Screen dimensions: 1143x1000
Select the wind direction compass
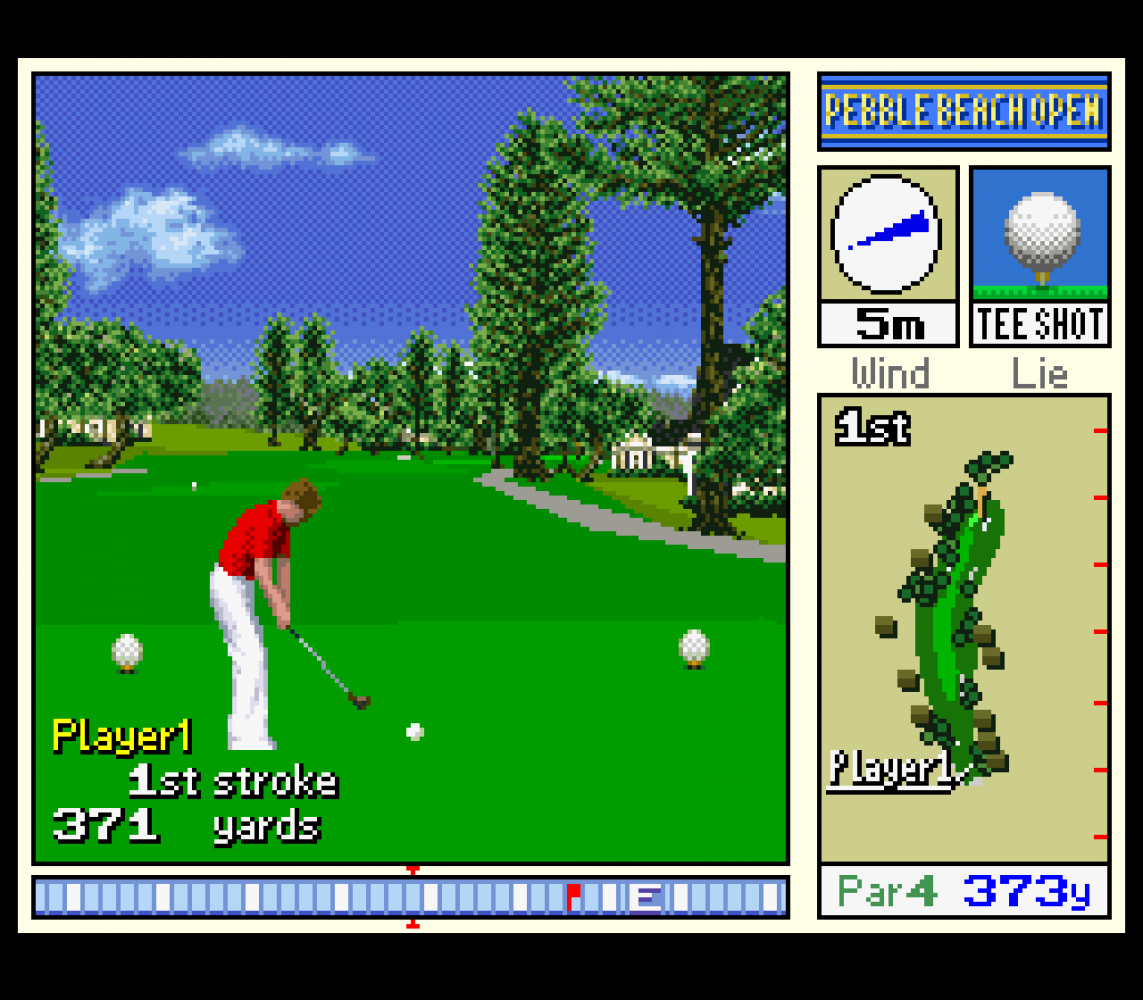point(887,234)
